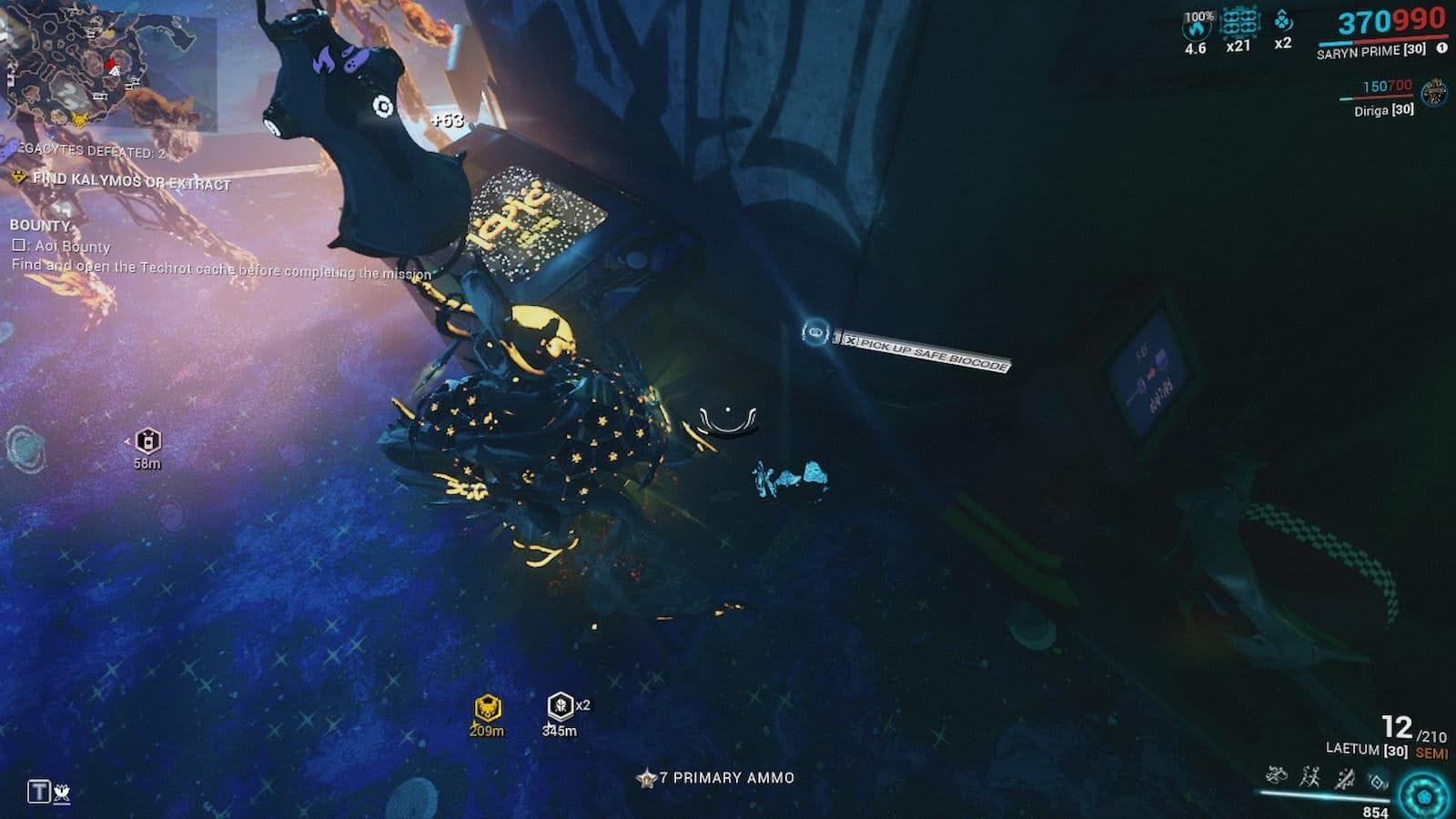Toggle the rank 1 badge beside SARYN PRIME
The width and height of the screenshot is (1456, 819).
[1441, 48]
